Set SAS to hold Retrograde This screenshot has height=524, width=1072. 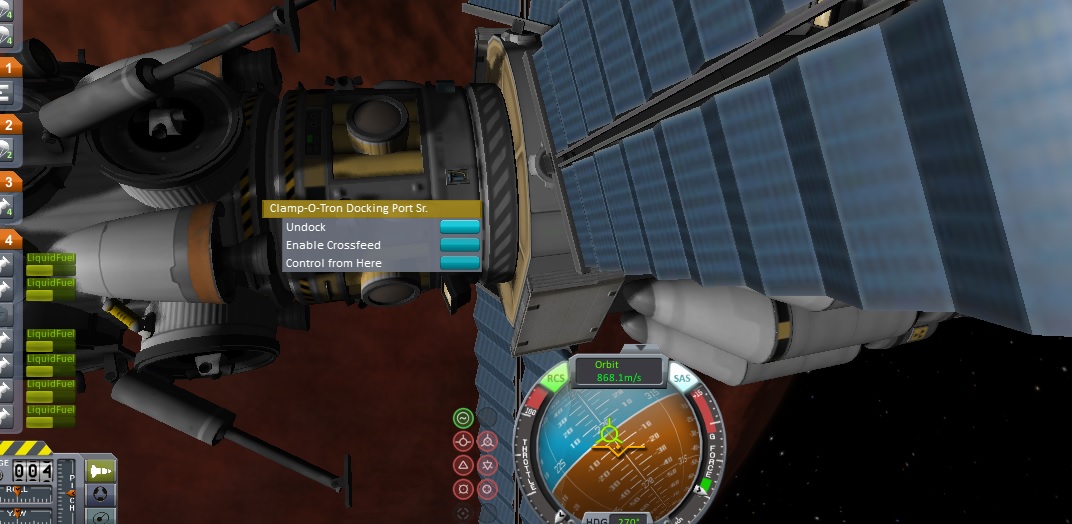487,441
